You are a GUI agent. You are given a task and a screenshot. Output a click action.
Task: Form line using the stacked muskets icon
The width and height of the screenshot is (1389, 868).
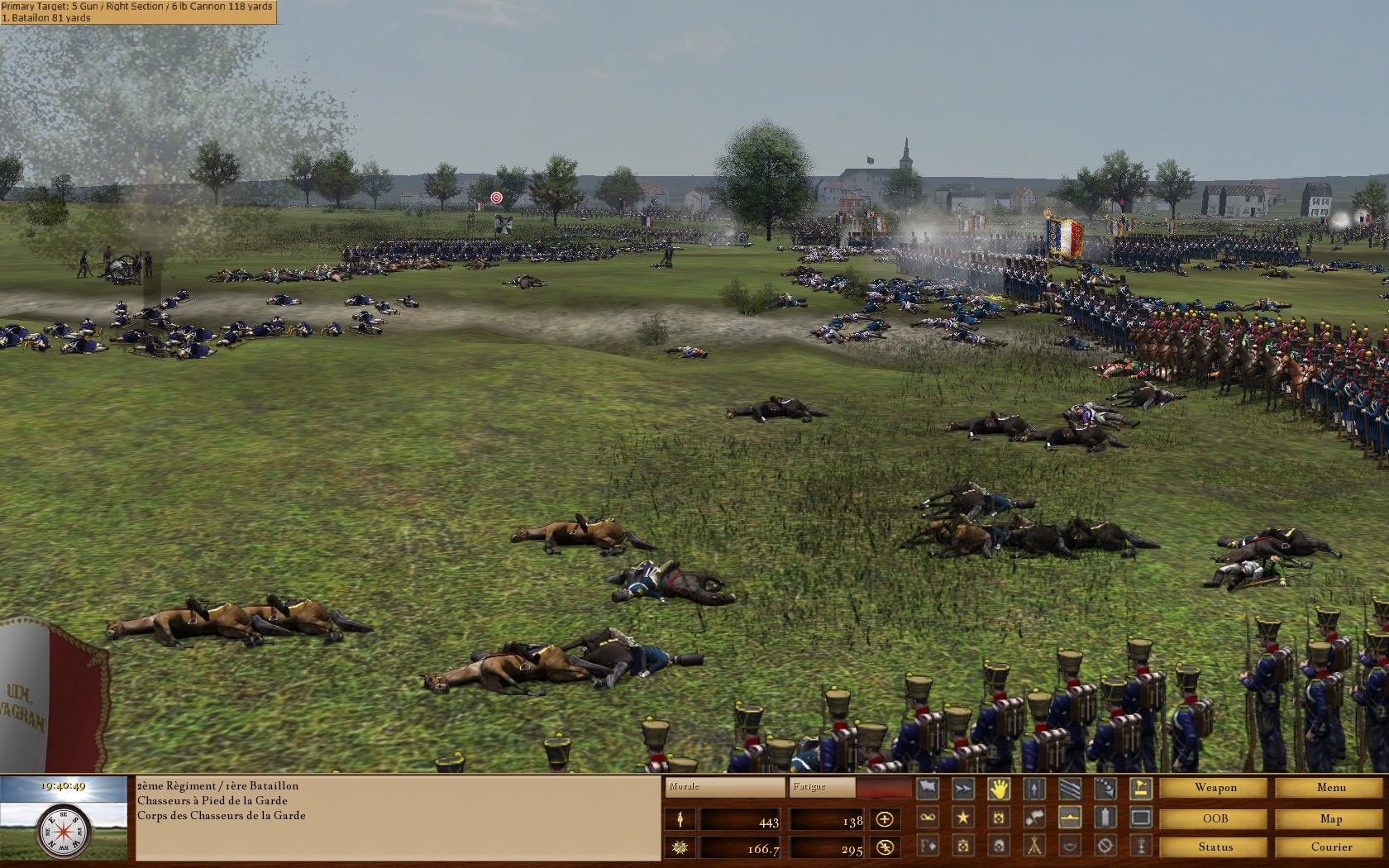point(1068,788)
